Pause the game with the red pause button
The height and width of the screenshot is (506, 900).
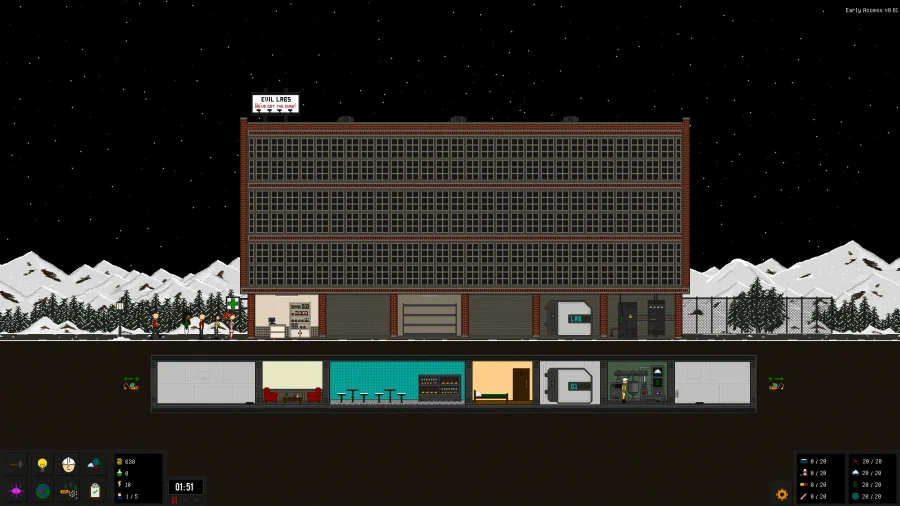pyautogui.click(x=174, y=500)
